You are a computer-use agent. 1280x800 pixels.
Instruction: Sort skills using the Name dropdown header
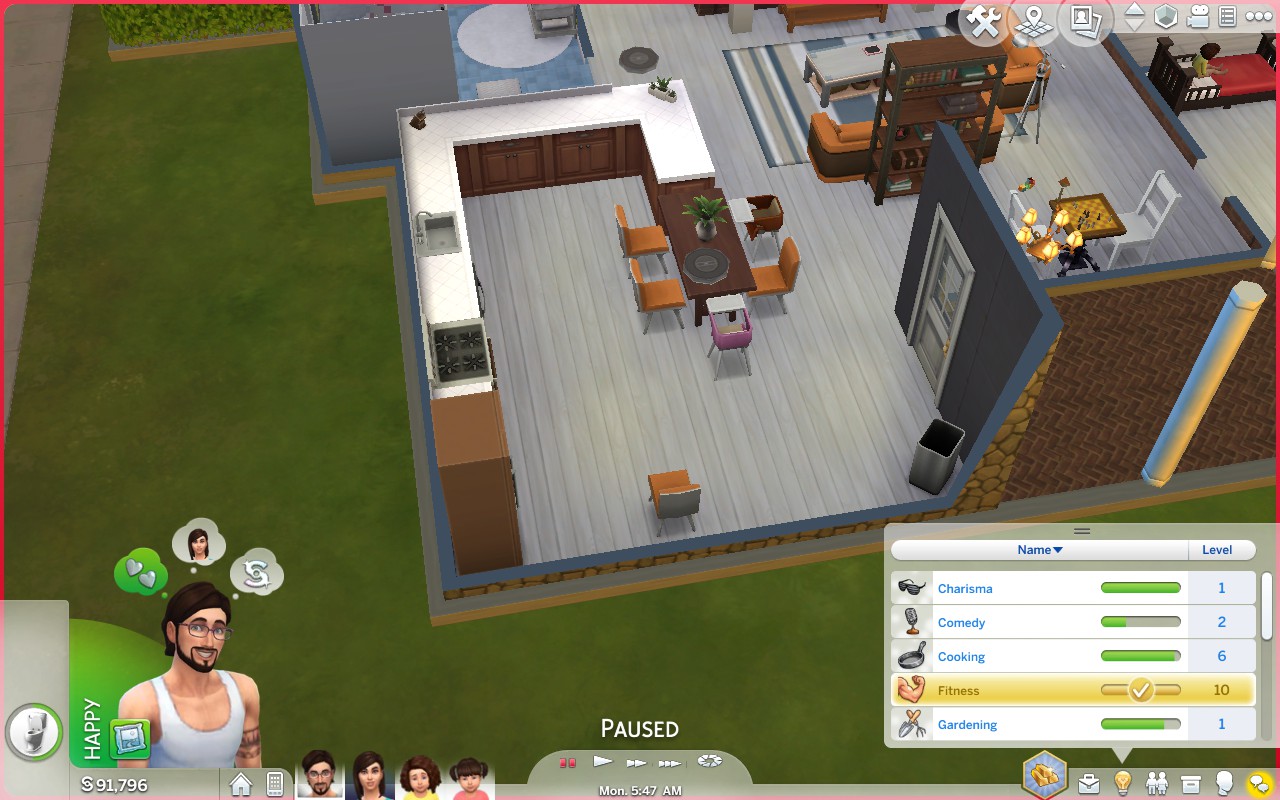click(x=1038, y=549)
